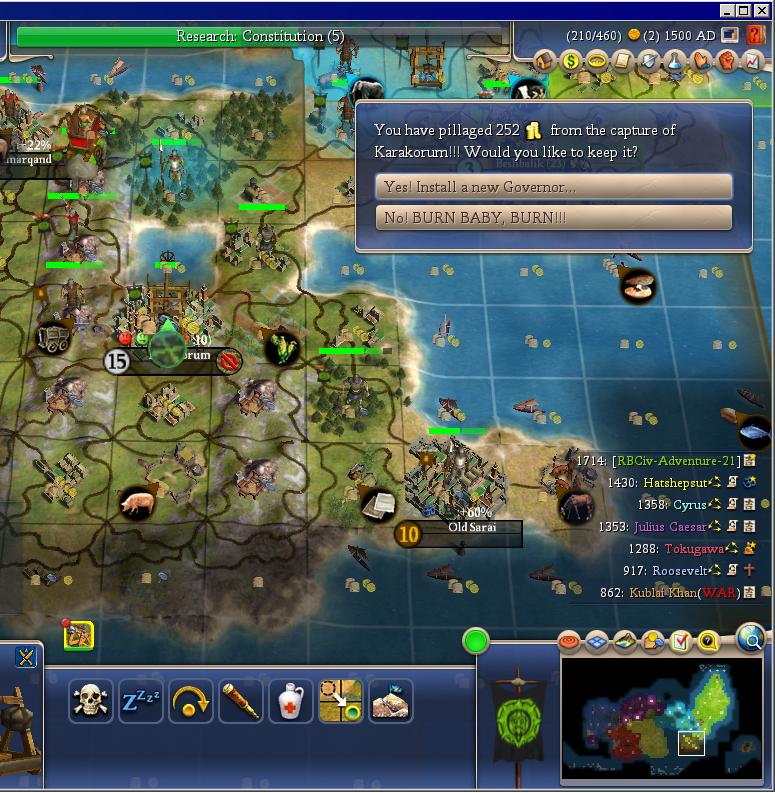Put the unit to sleep with Zzz
This screenshot has height=793, width=775.
141,701
